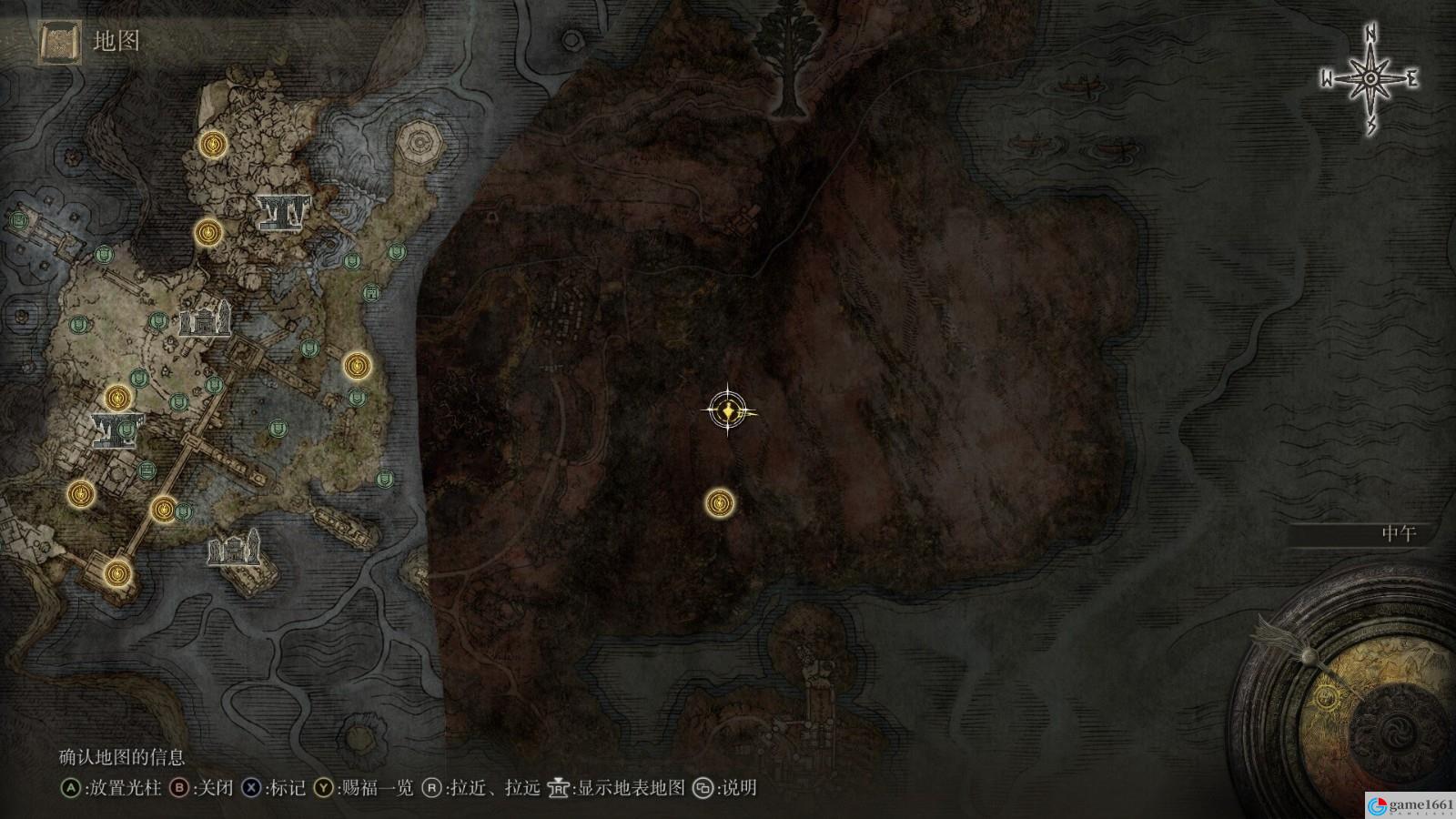Click the map scroll icon beside 地图

(x=59, y=42)
